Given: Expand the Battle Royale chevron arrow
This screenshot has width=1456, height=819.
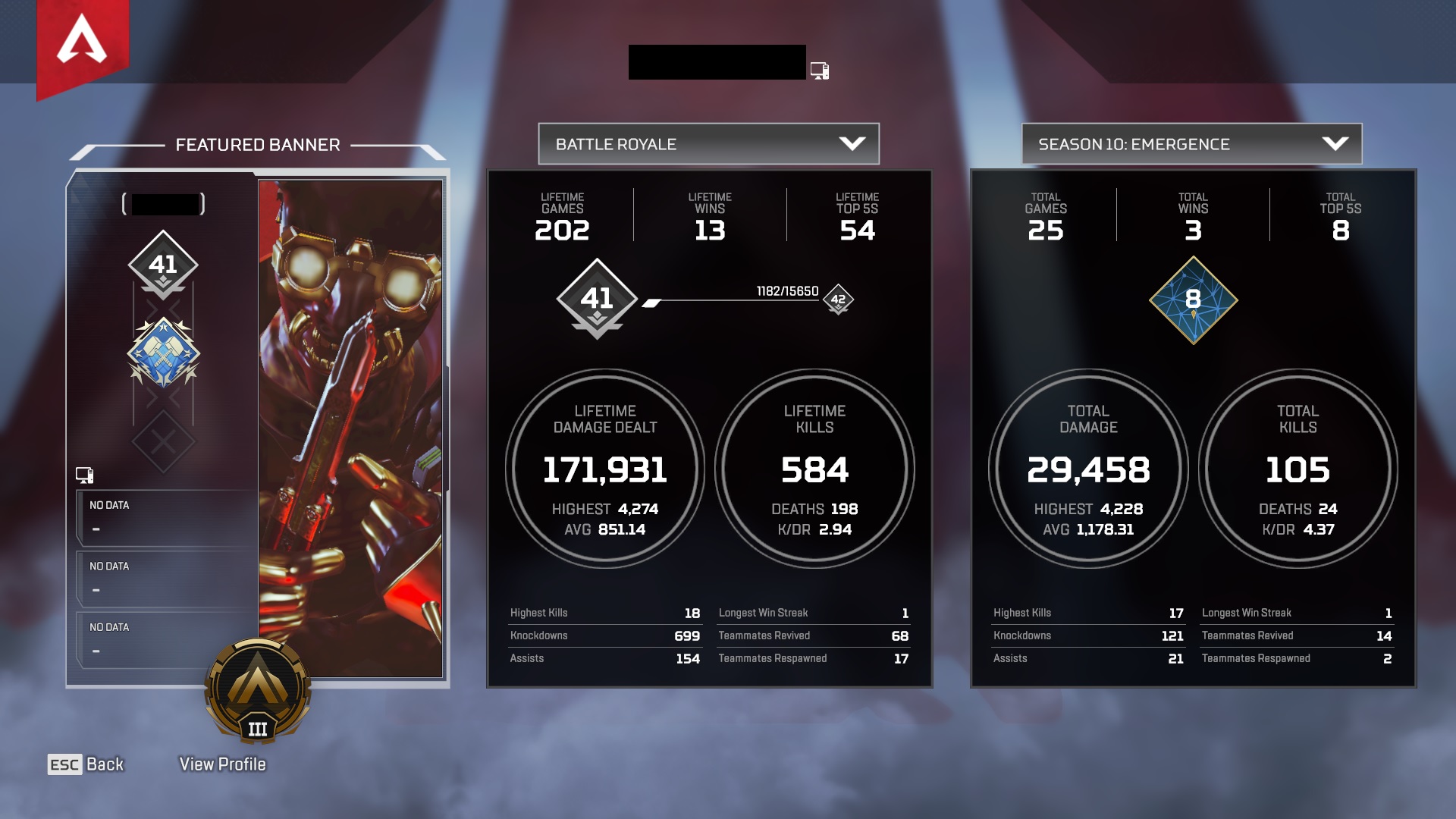Looking at the screenshot, I should pos(854,143).
